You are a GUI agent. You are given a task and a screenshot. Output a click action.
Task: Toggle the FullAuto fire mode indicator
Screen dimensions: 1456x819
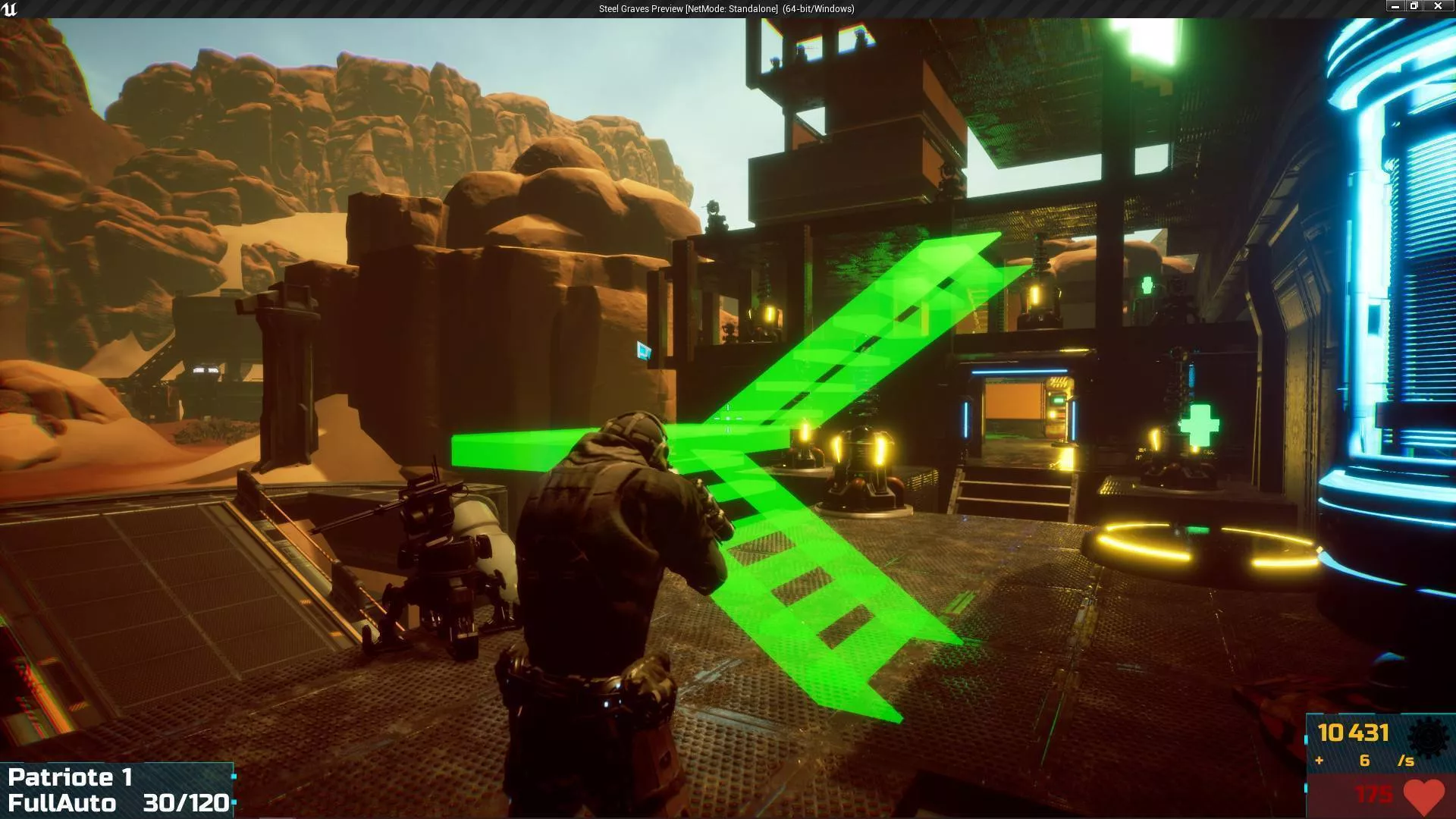point(62,803)
